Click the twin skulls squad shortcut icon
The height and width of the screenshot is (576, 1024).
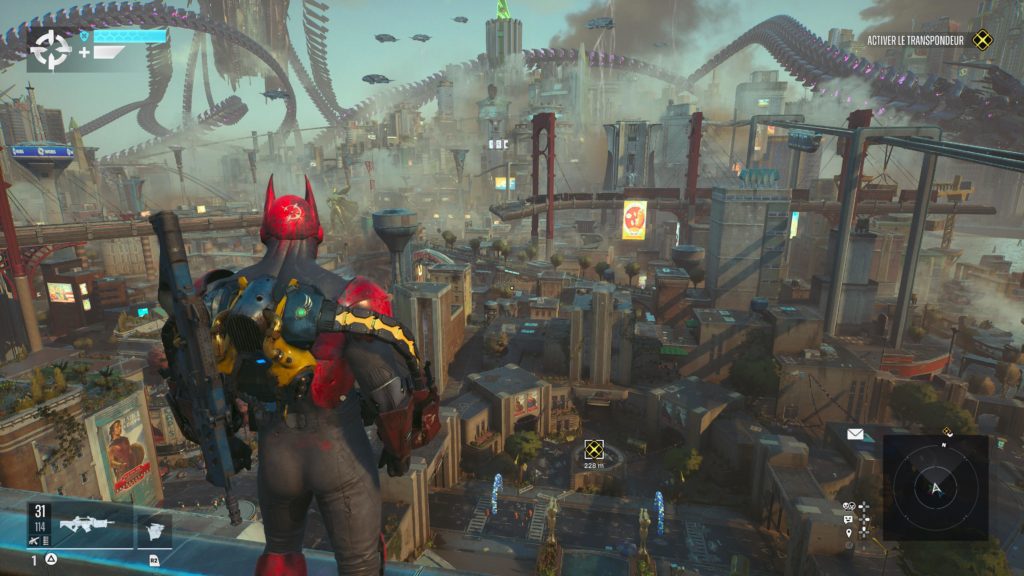tap(849, 506)
